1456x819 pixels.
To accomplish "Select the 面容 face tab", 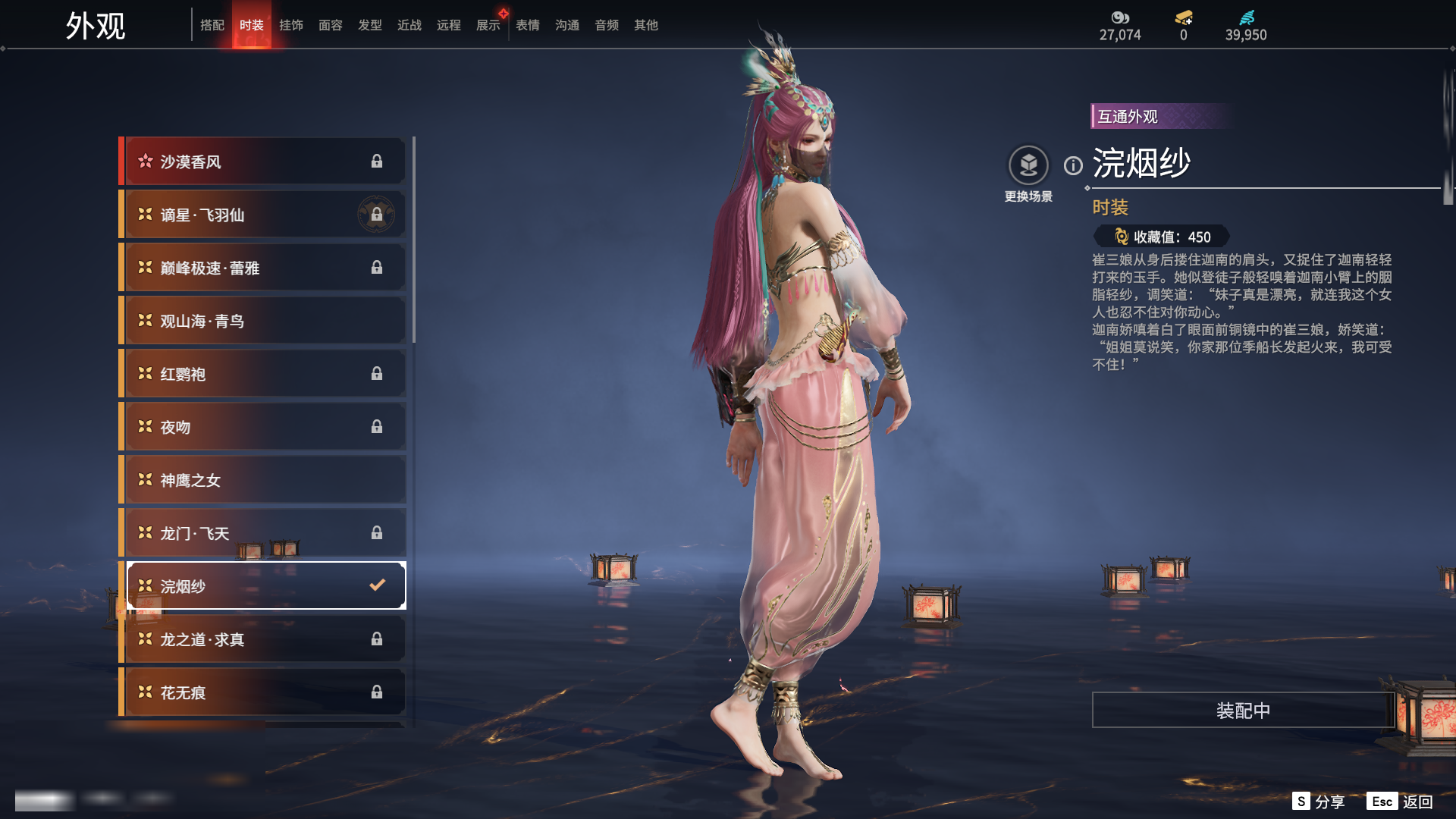I will pyautogui.click(x=331, y=25).
